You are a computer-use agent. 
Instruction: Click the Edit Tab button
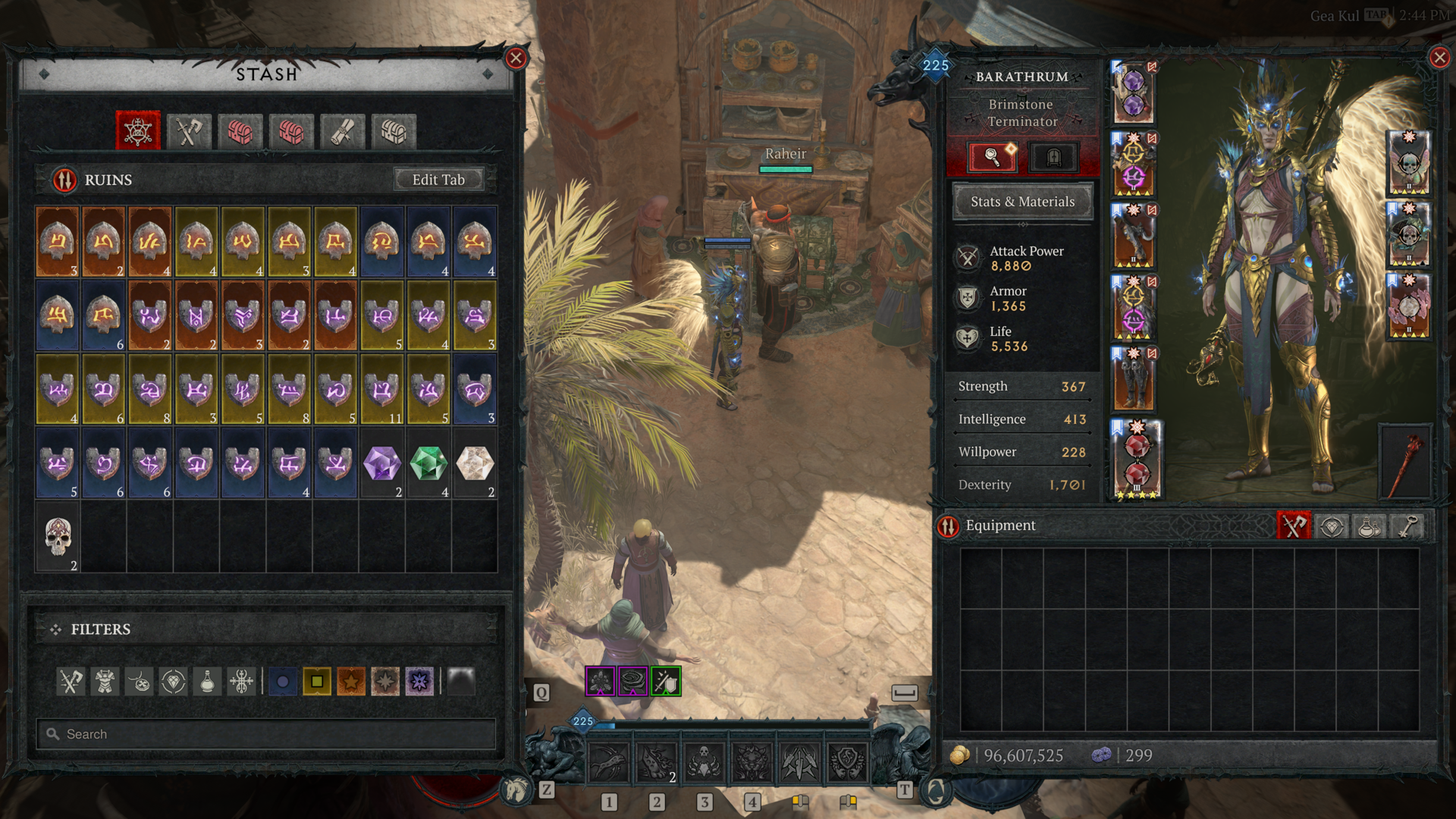pyautogui.click(x=438, y=180)
